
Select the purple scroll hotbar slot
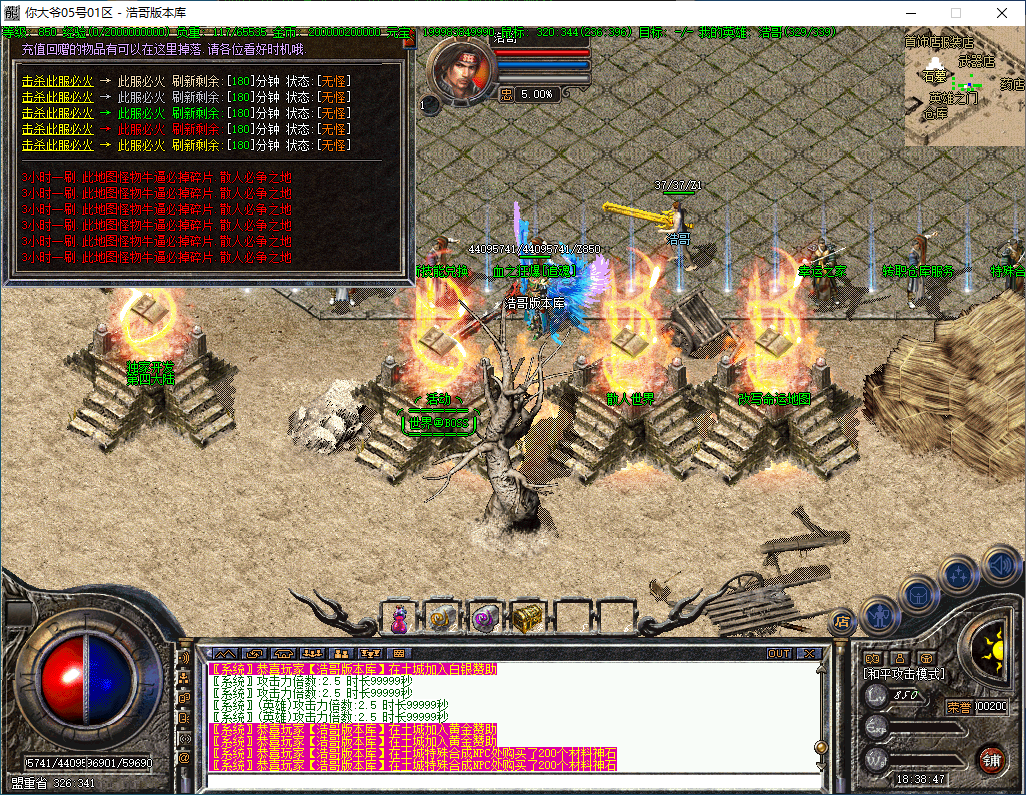pyautogui.click(x=485, y=620)
